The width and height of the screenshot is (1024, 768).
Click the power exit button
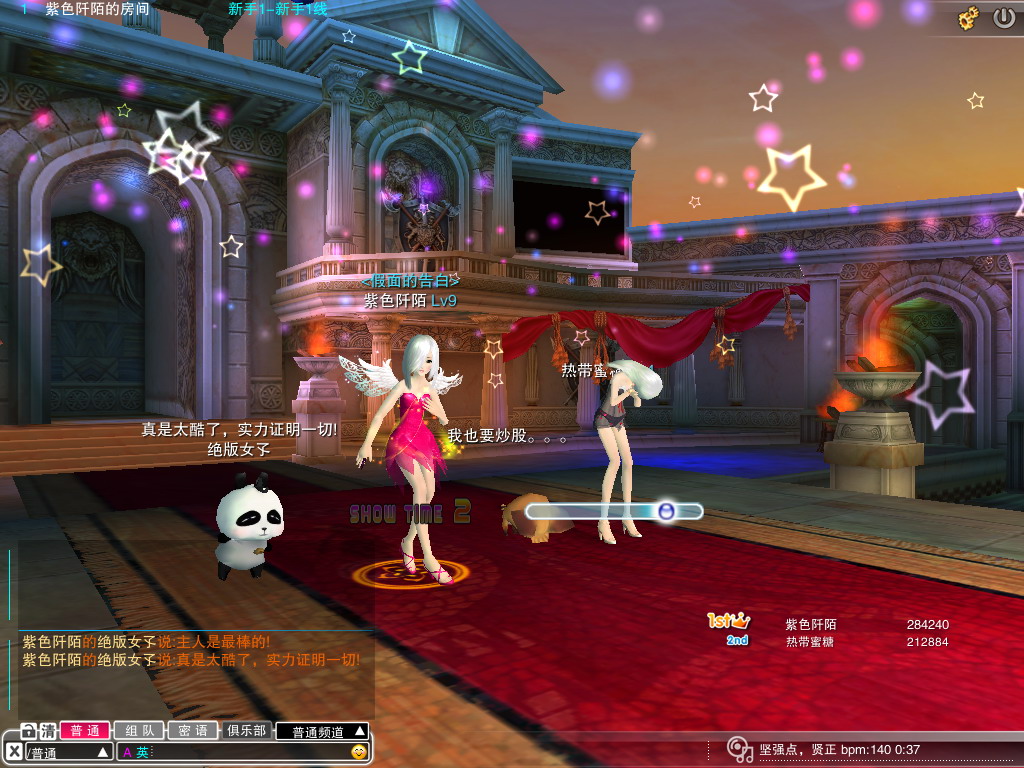(x=1003, y=18)
